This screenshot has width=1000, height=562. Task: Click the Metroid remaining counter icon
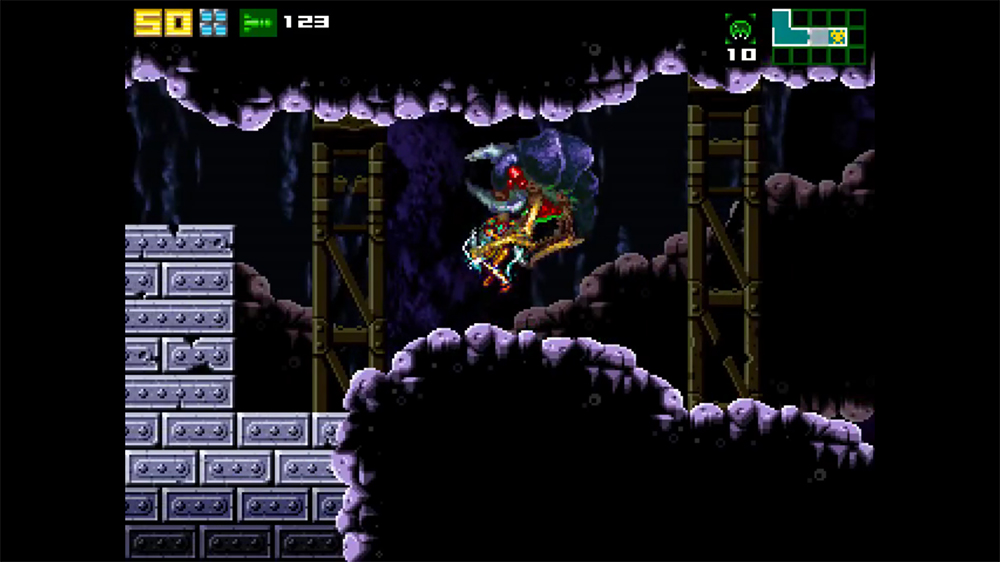tap(741, 29)
